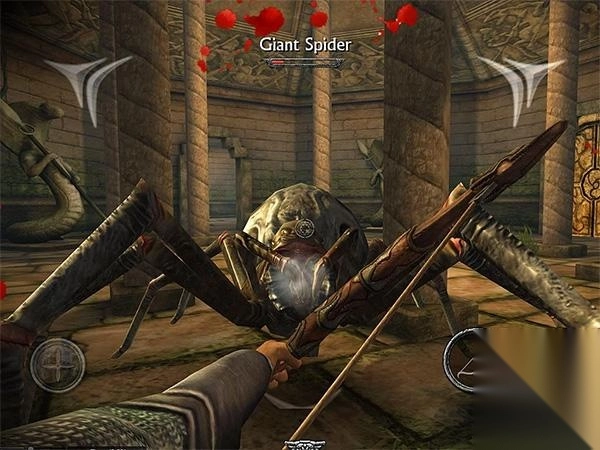Tap the left wing-shaped HUD button
This screenshot has width=600, height=450.
point(92,83)
